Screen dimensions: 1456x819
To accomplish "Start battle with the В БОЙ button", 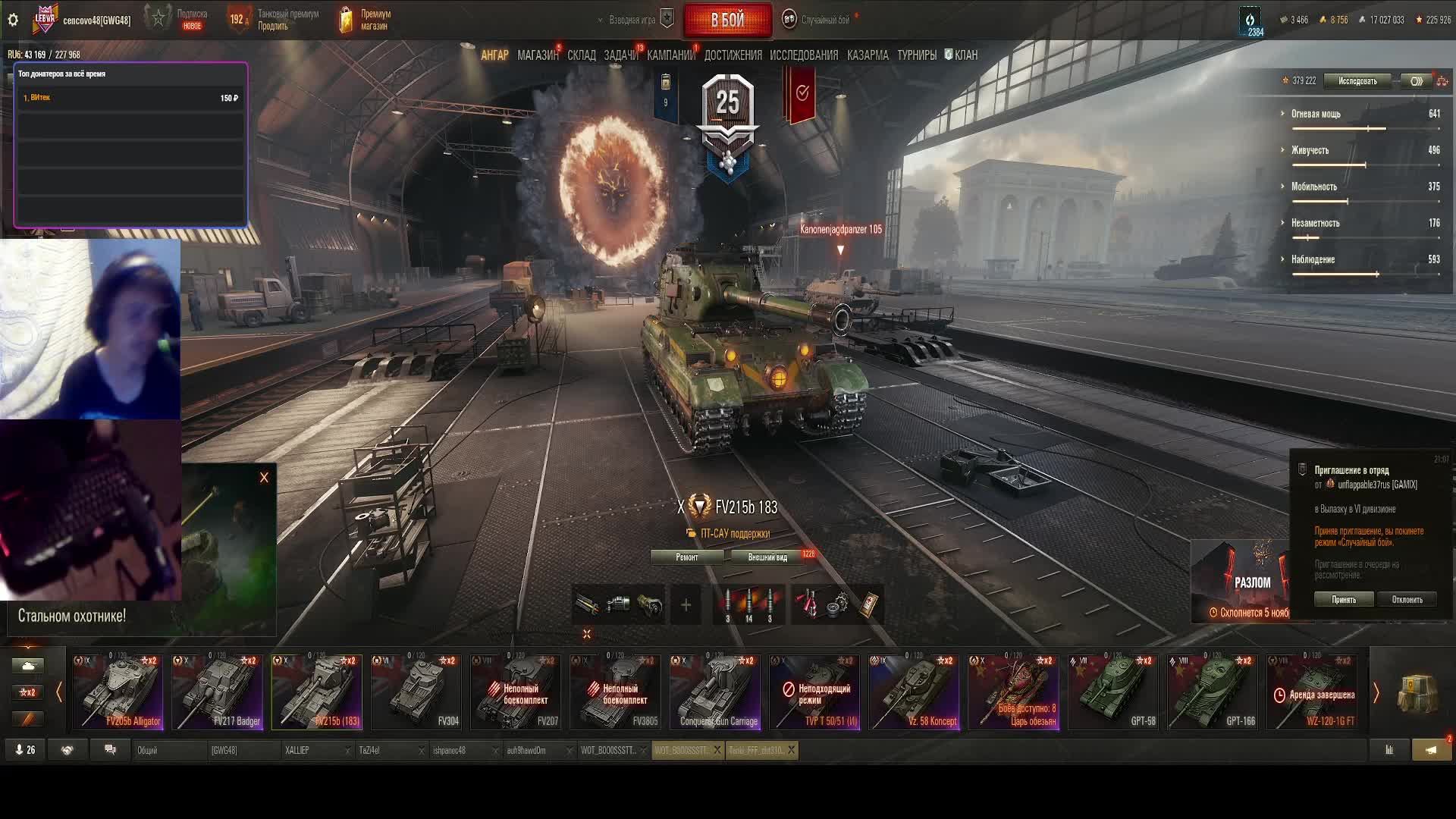I will (727, 20).
